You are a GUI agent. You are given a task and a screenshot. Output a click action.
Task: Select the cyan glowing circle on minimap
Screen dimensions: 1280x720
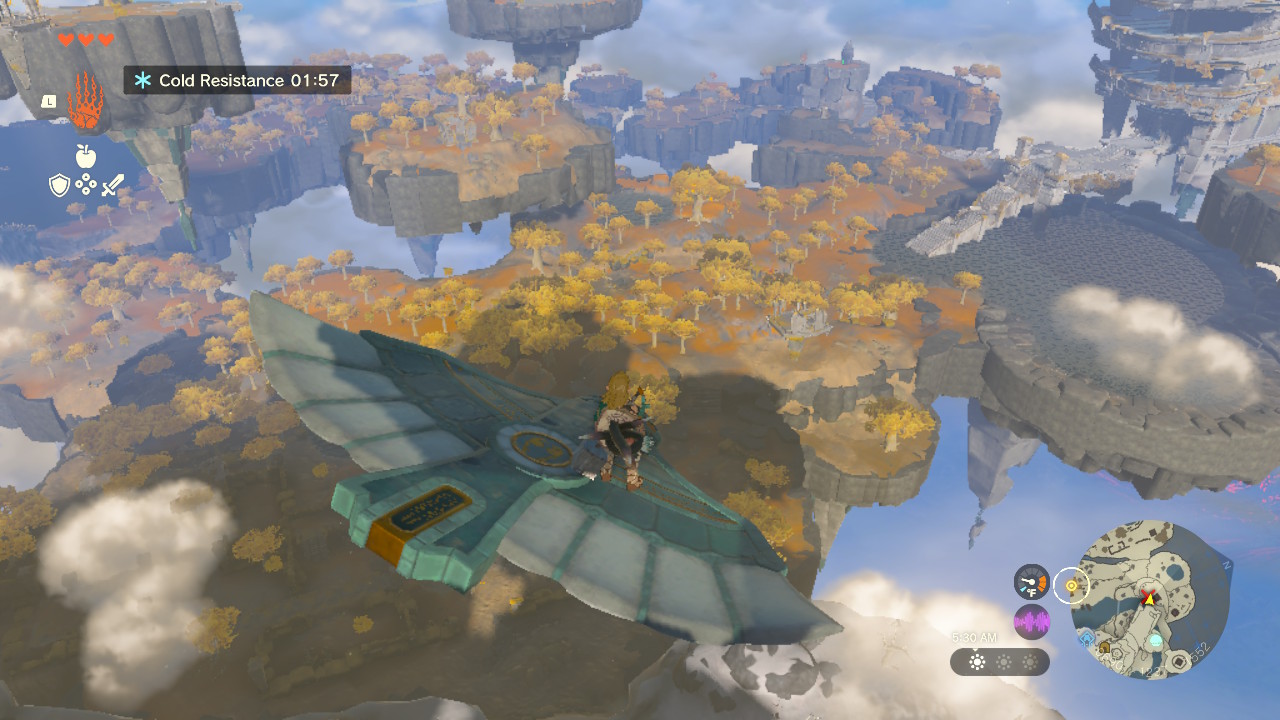(x=1156, y=640)
